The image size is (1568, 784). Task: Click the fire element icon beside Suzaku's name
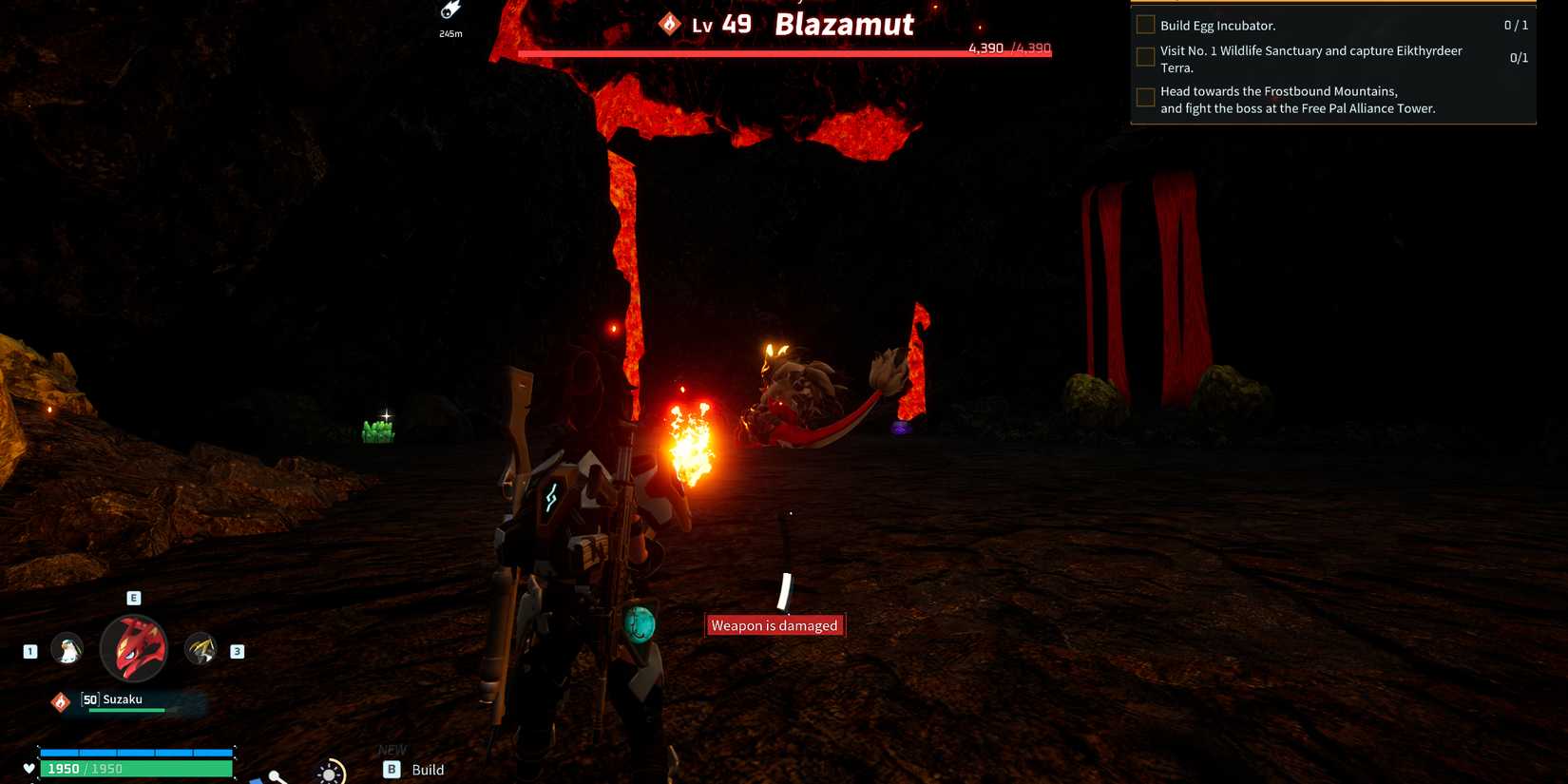59,700
